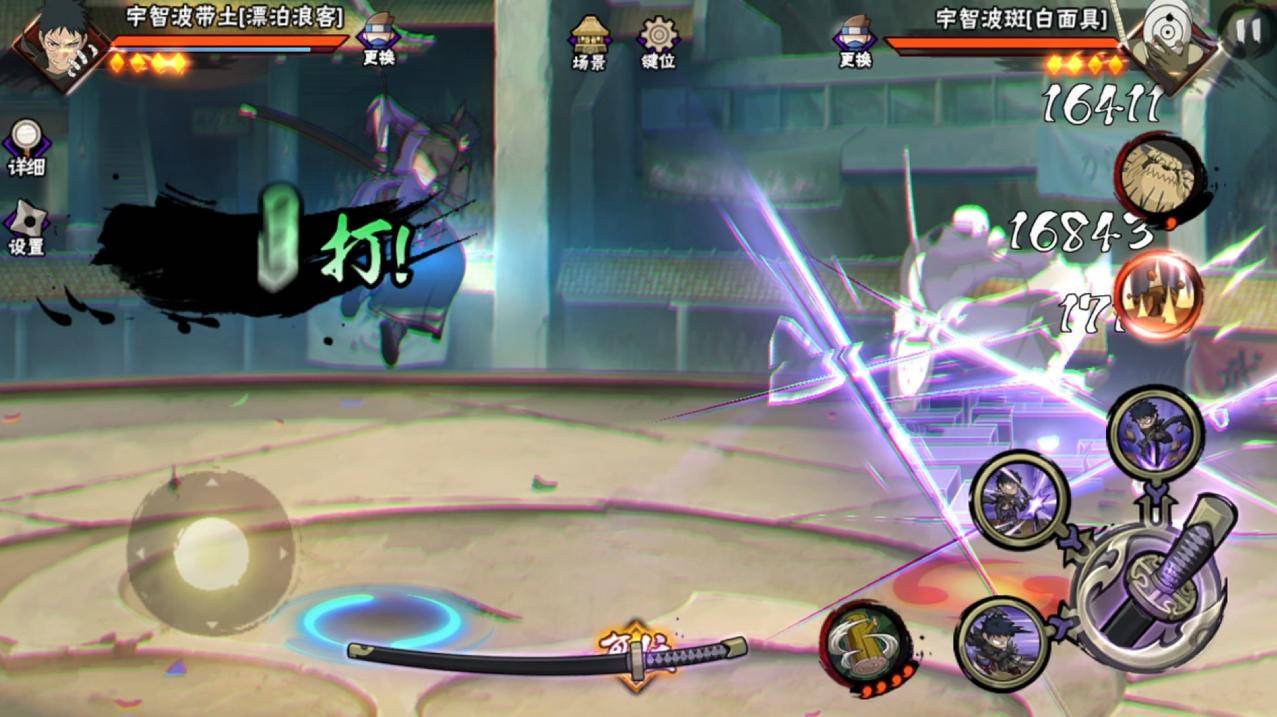The width and height of the screenshot is (1277, 717).
Task: Tap 更换 beside Obito's health bar
Action: coord(379,40)
